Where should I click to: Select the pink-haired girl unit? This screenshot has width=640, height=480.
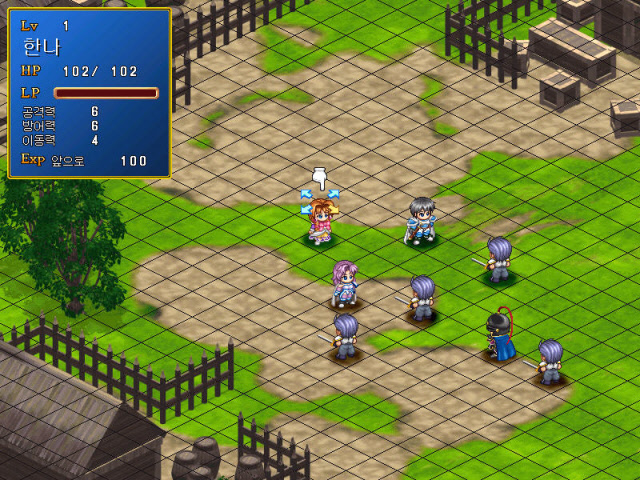tap(345, 284)
